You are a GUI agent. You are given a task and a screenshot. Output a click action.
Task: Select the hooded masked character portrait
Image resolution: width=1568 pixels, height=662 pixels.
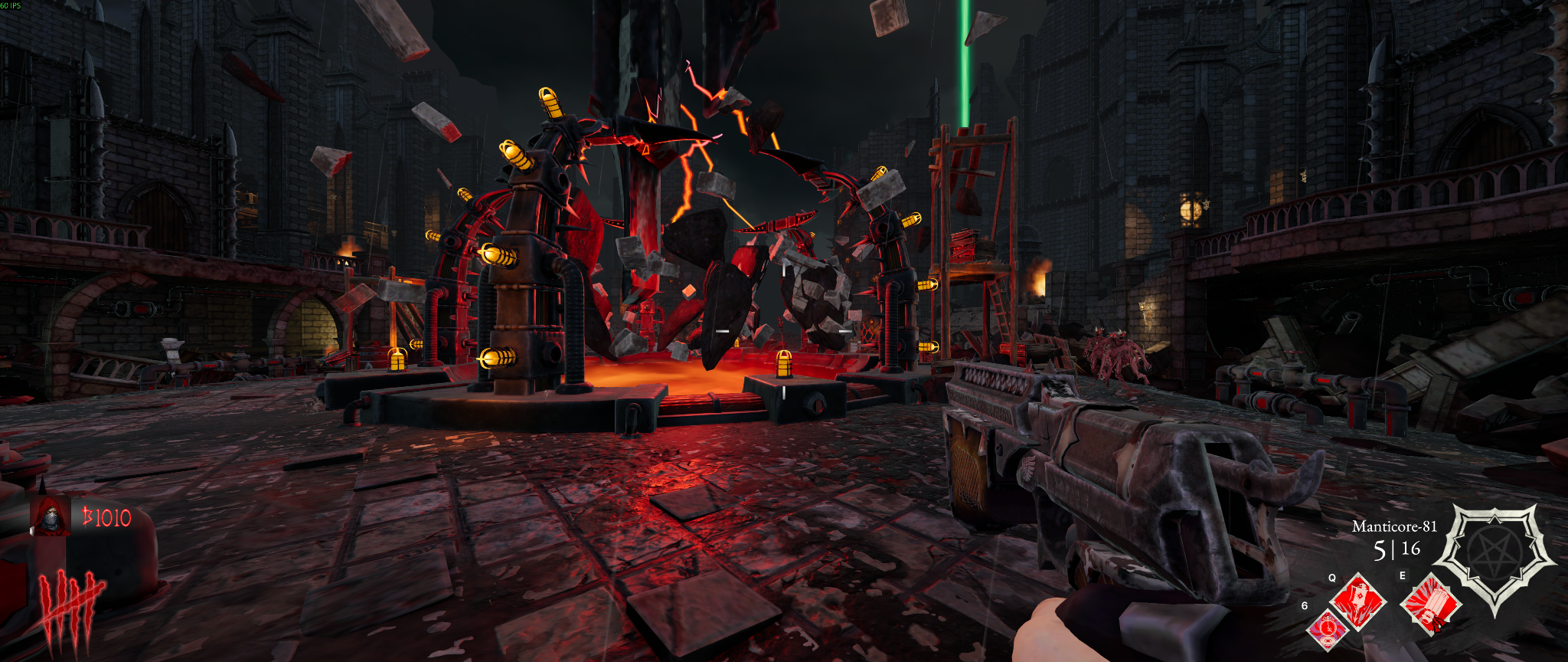pos(51,518)
